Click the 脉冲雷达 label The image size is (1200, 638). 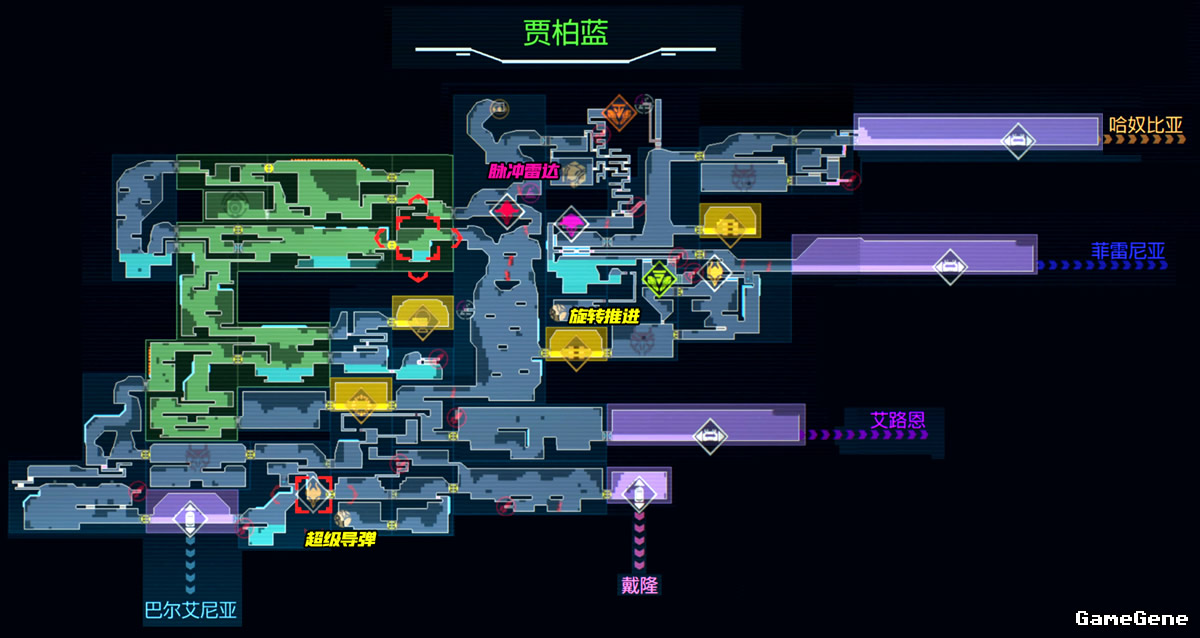click(523, 171)
